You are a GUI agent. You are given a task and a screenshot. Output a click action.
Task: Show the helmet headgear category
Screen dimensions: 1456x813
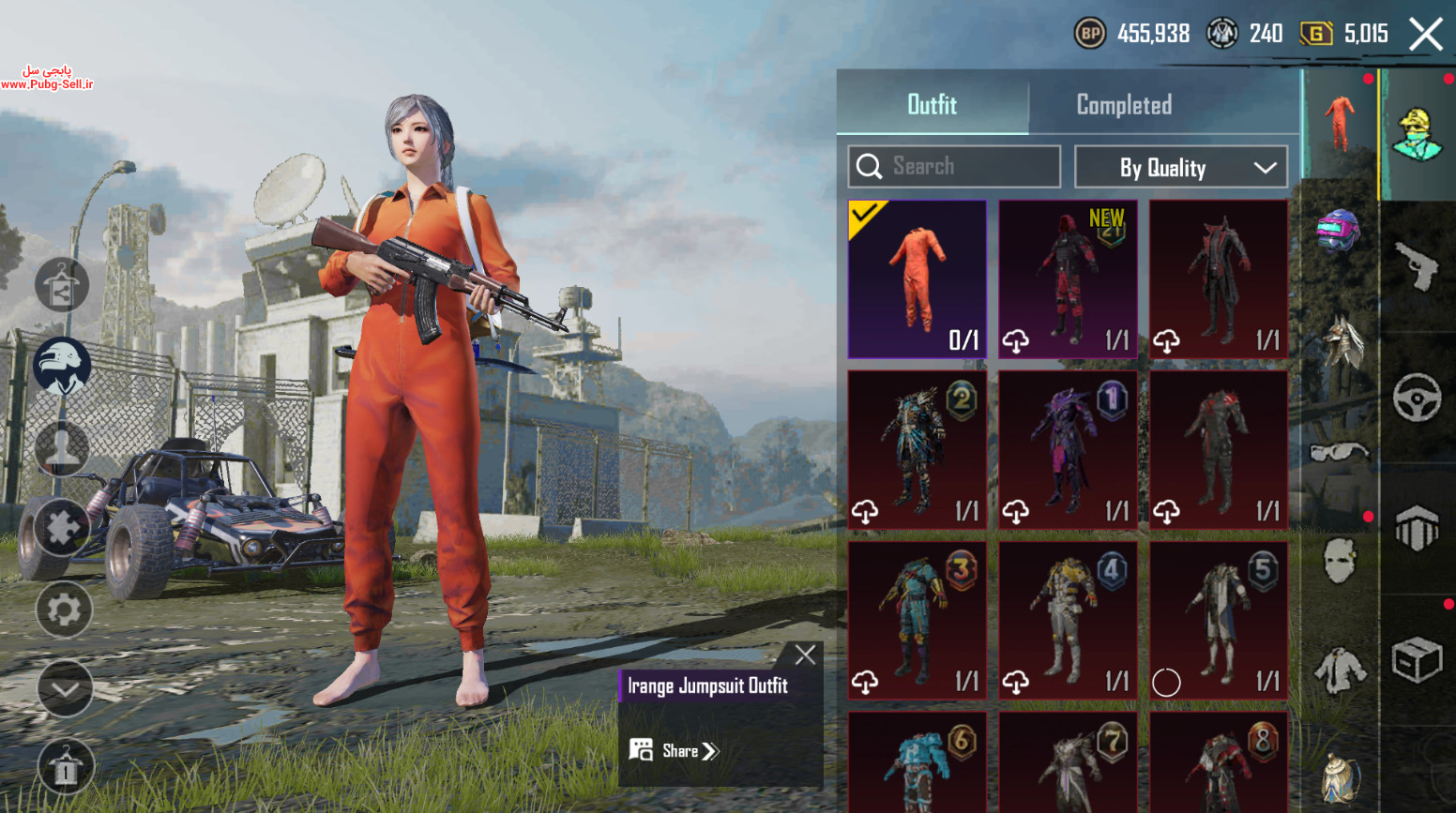point(1339,231)
